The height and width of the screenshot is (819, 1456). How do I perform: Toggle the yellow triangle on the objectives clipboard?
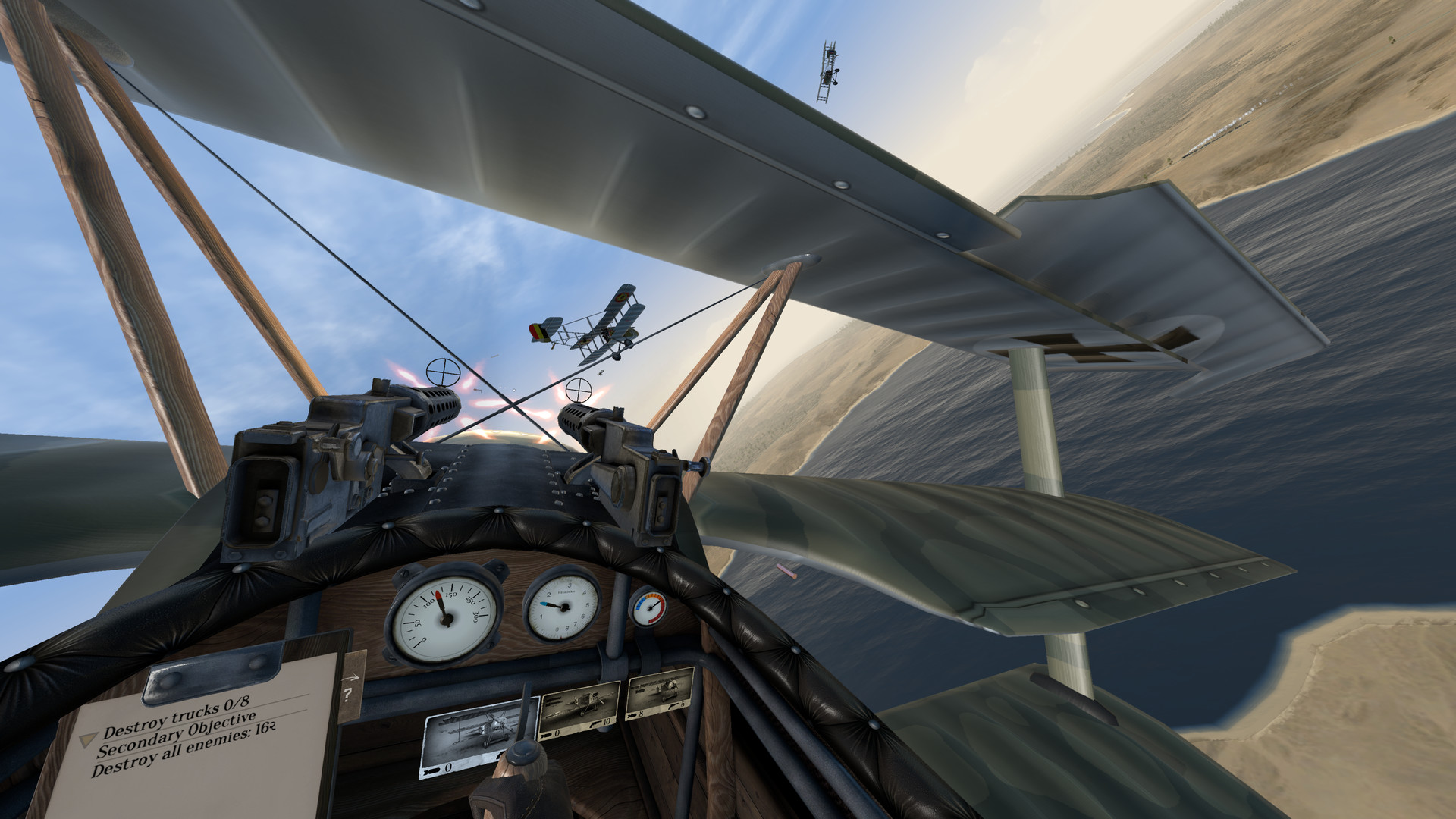point(87,741)
